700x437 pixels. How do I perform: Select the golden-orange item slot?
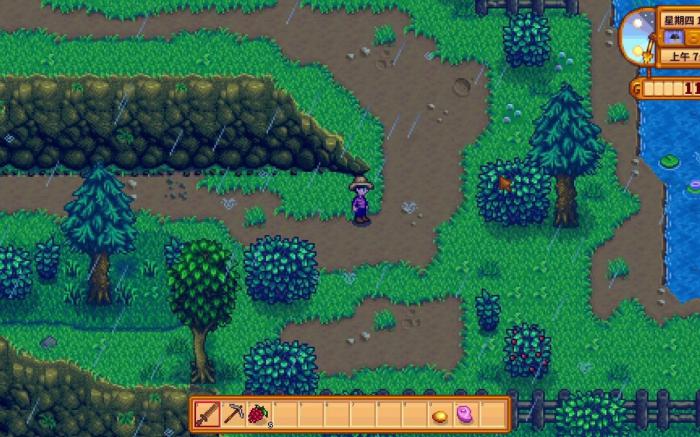440,414
